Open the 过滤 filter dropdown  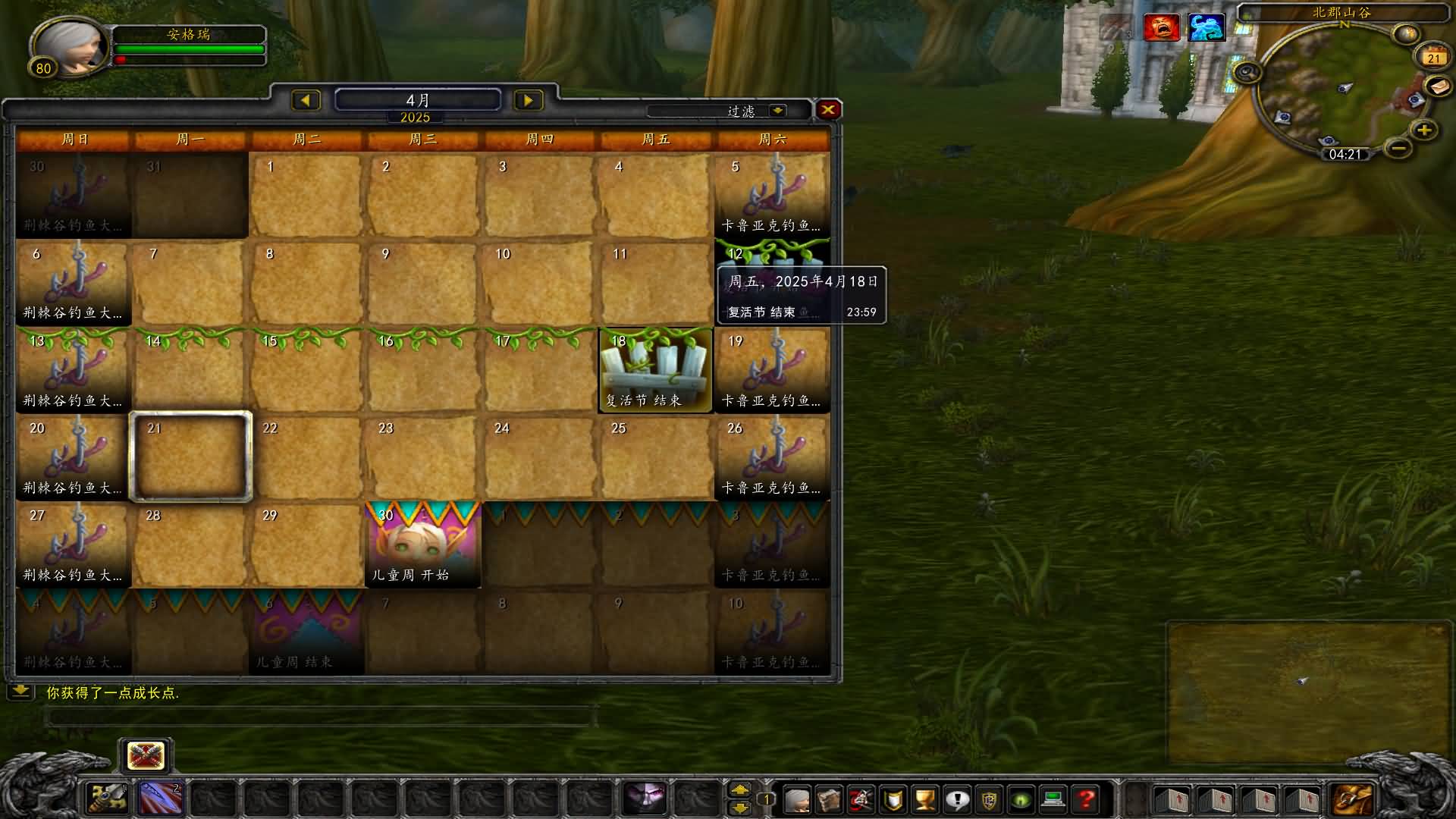click(x=777, y=111)
